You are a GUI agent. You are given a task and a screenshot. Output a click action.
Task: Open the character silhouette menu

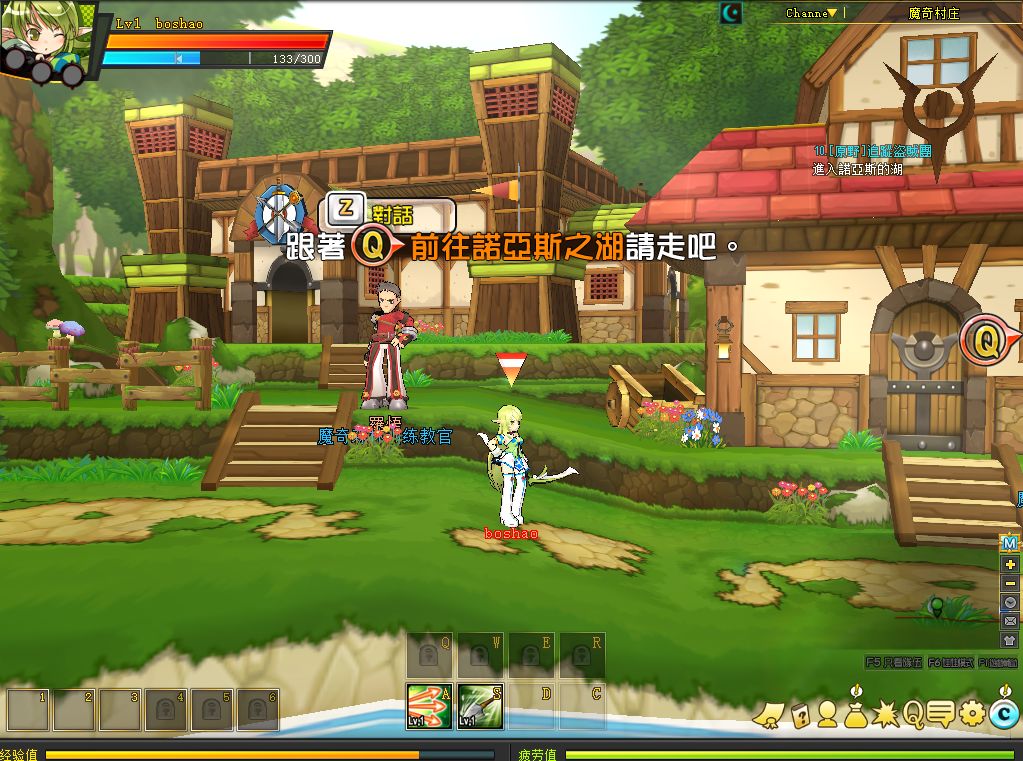pyautogui.click(x=828, y=713)
